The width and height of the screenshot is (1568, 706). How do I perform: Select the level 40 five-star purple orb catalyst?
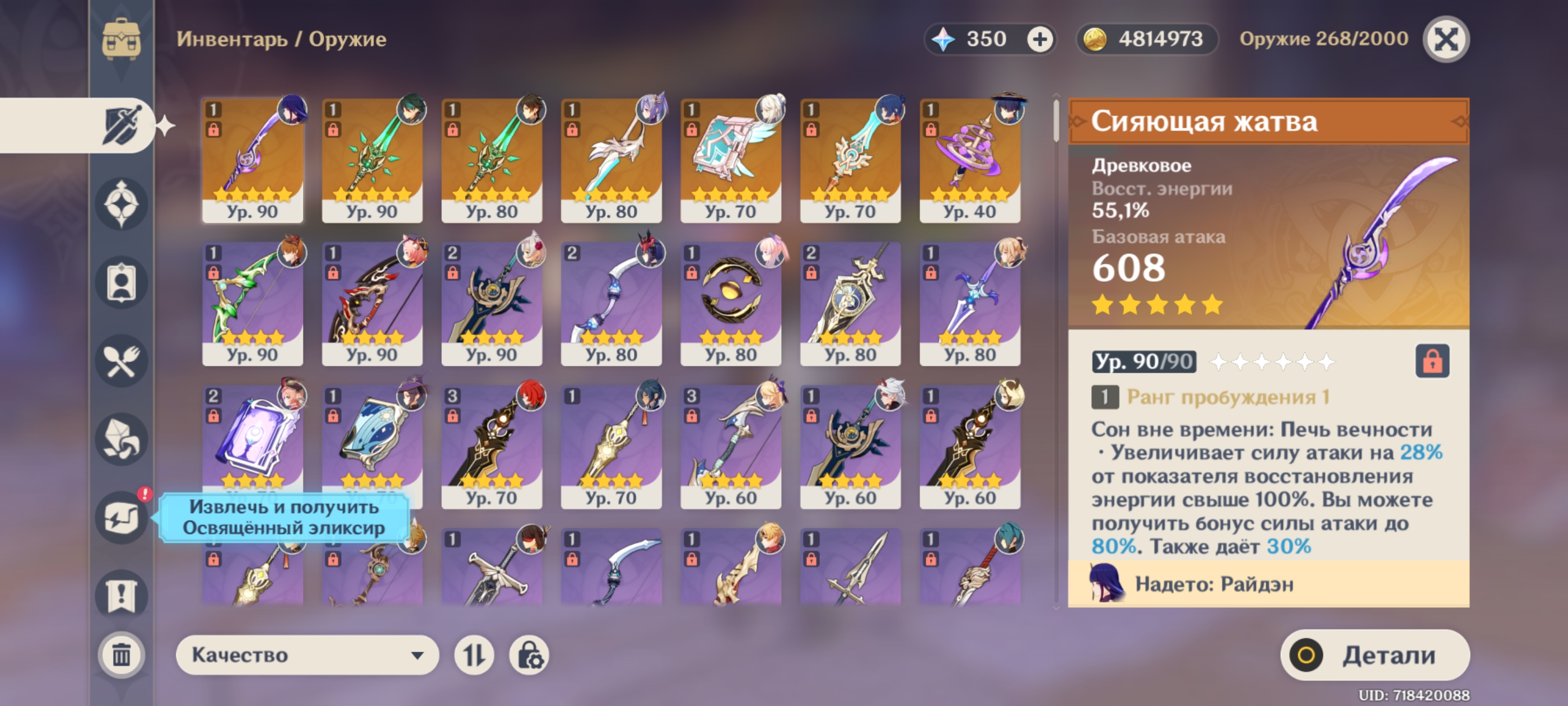click(x=970, y=160)
